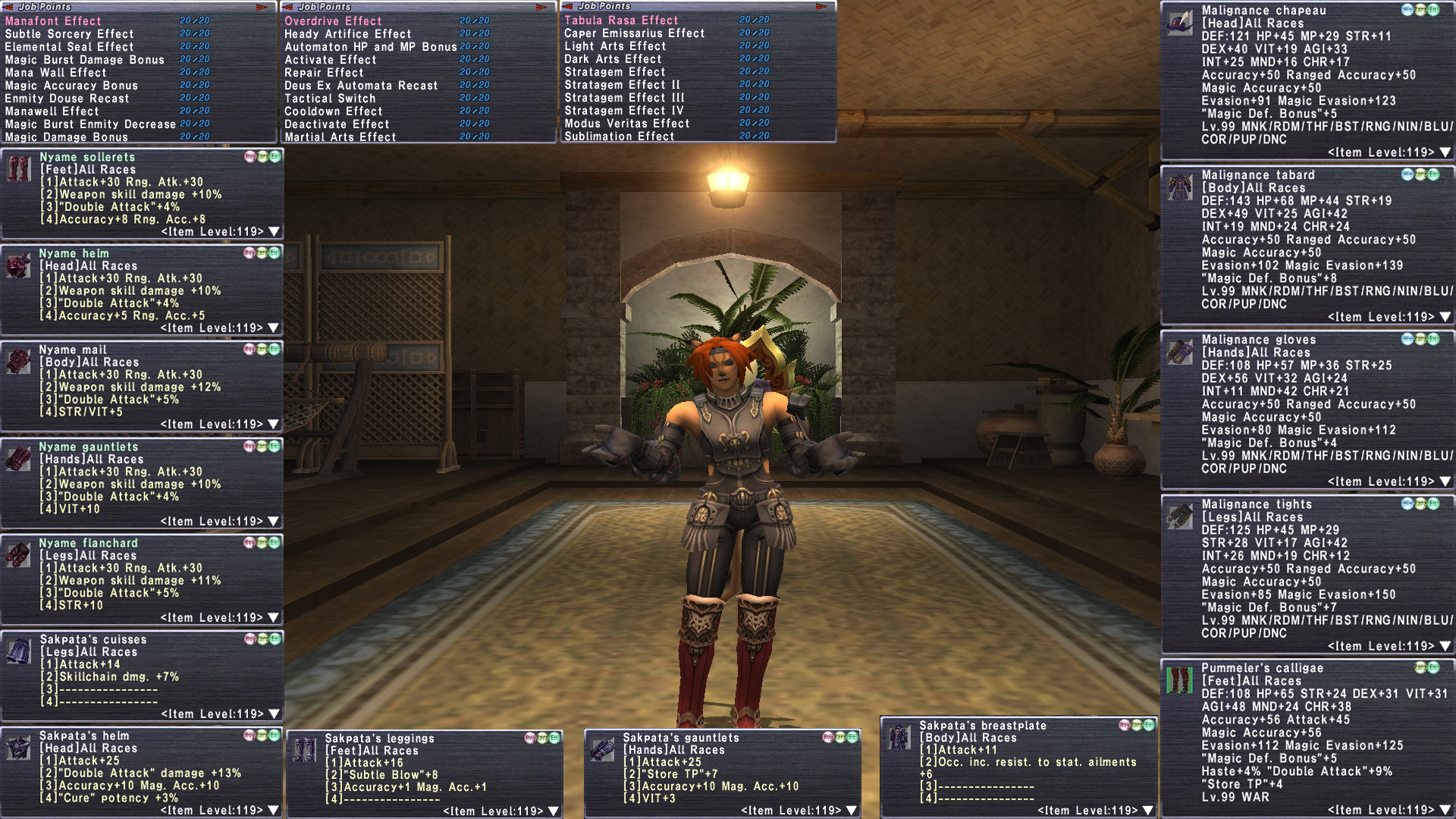Click the Sakpata's leggings tooltip down arrow
1456x819 pixels.
coord(554,811)
